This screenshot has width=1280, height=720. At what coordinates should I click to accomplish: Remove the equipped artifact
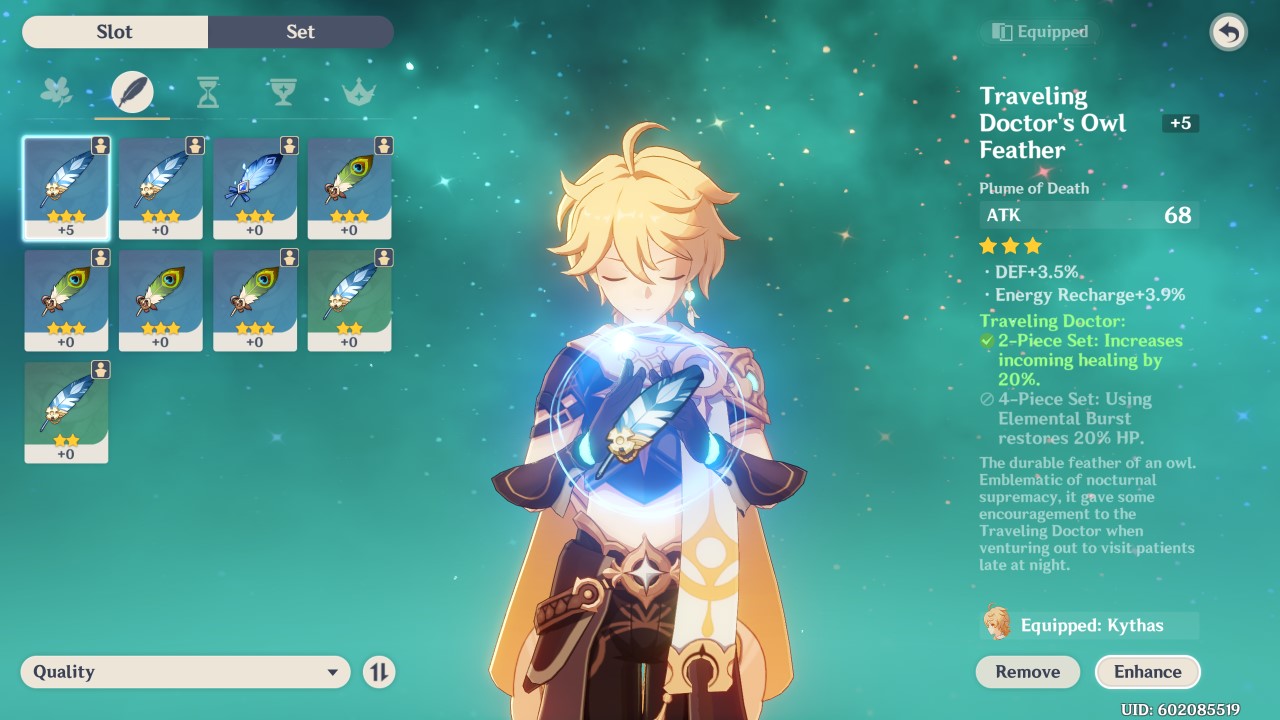pos(1027,672)
